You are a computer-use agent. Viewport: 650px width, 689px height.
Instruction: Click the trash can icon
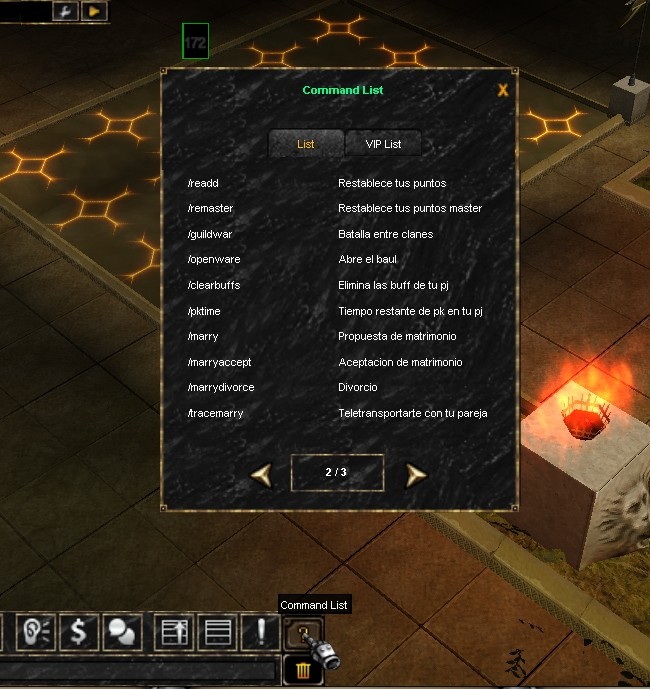[x=302, y=668]
